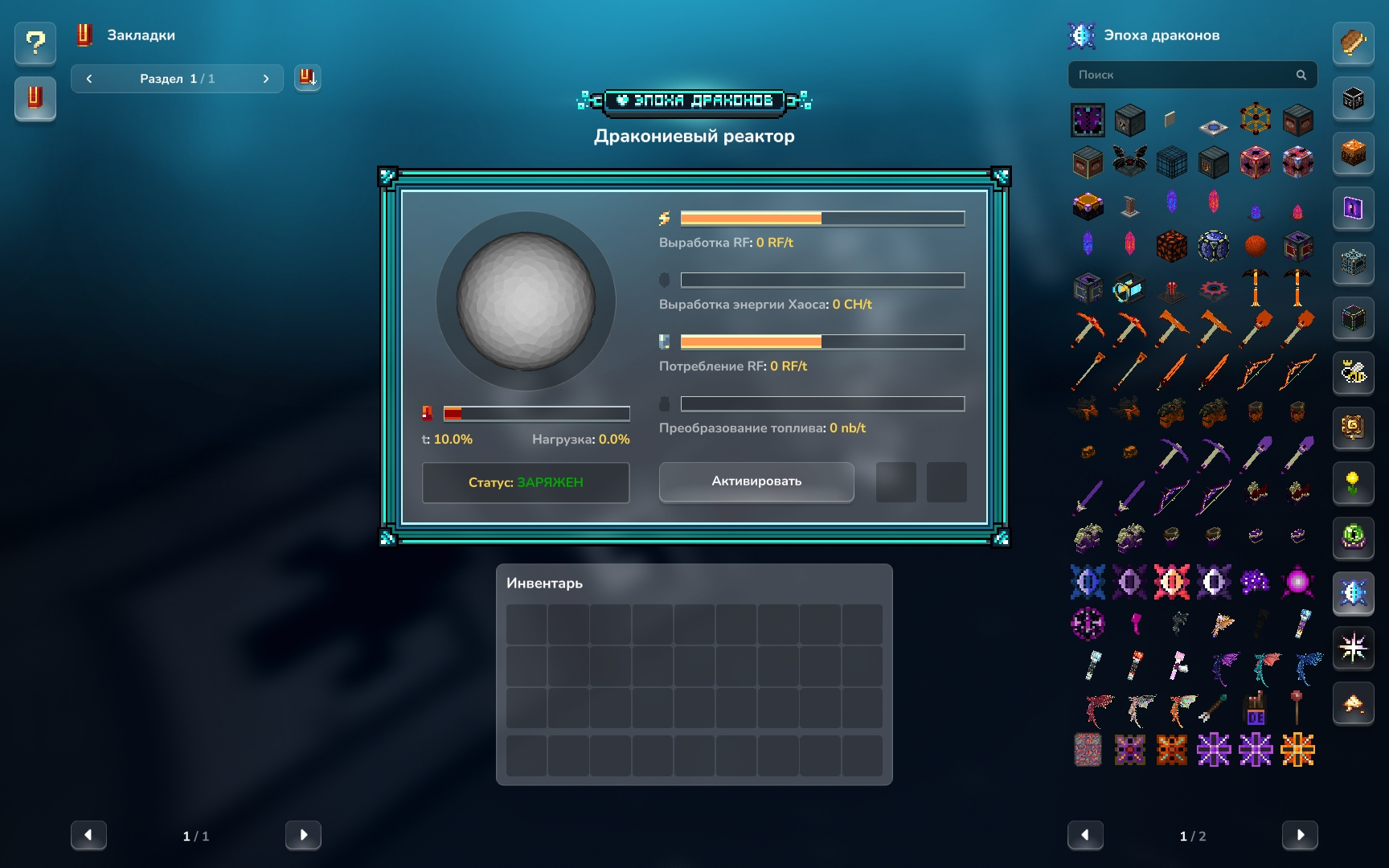Choose the white star category tab
The height and width of the screenshot is (868, 1389).
[1353, 647]
